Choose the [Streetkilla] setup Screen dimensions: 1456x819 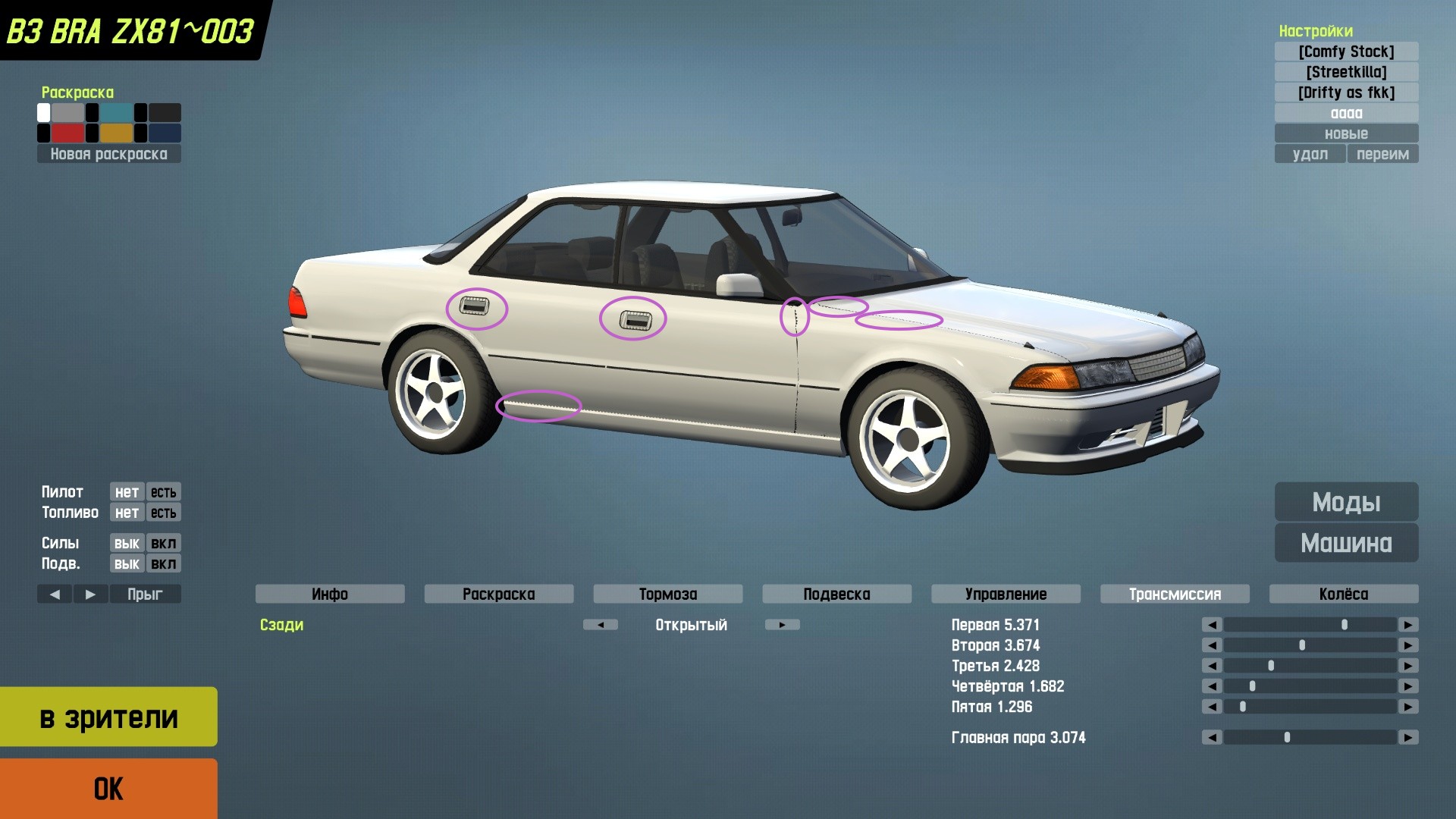1346,72
